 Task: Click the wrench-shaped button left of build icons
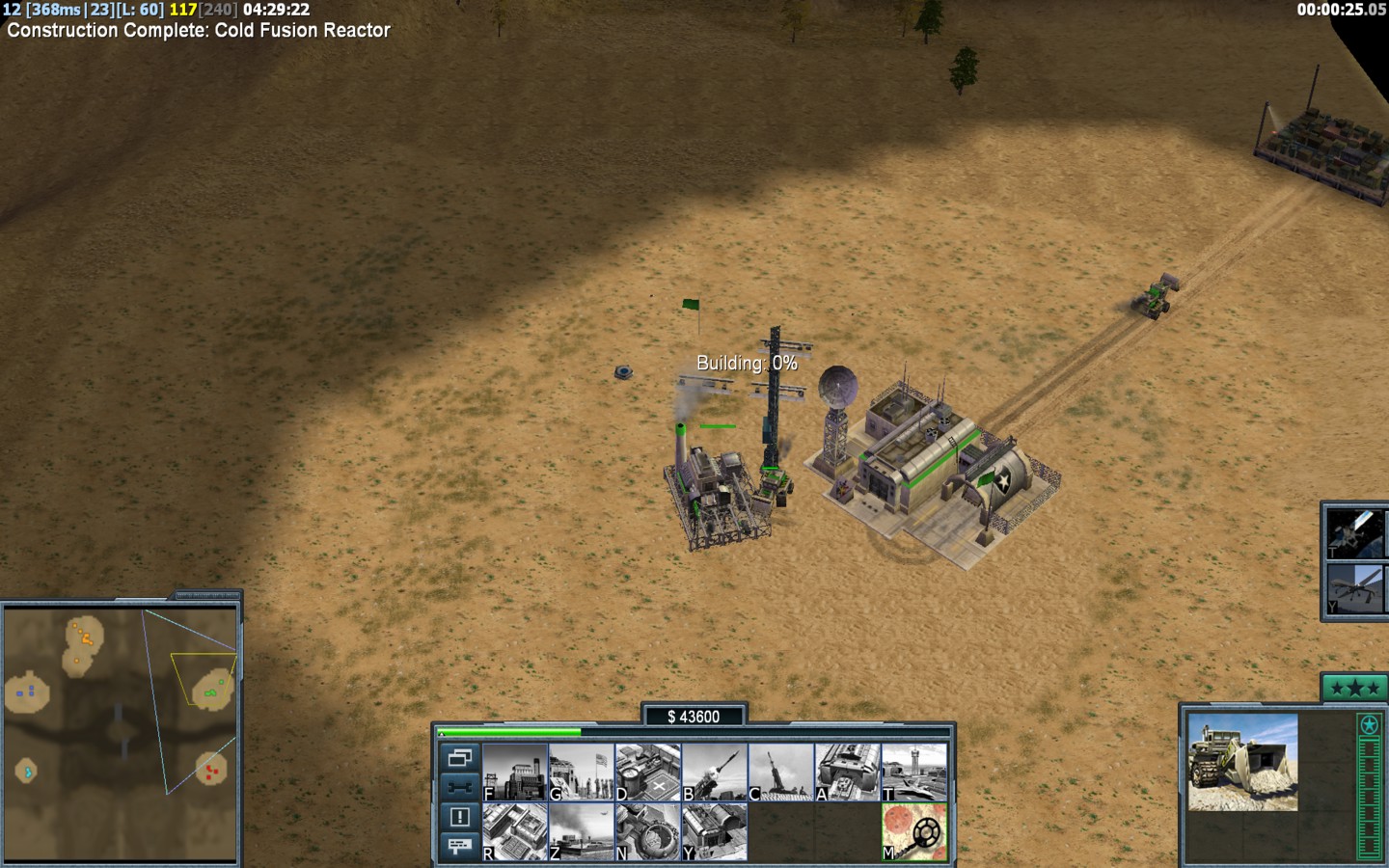(459, 787)
